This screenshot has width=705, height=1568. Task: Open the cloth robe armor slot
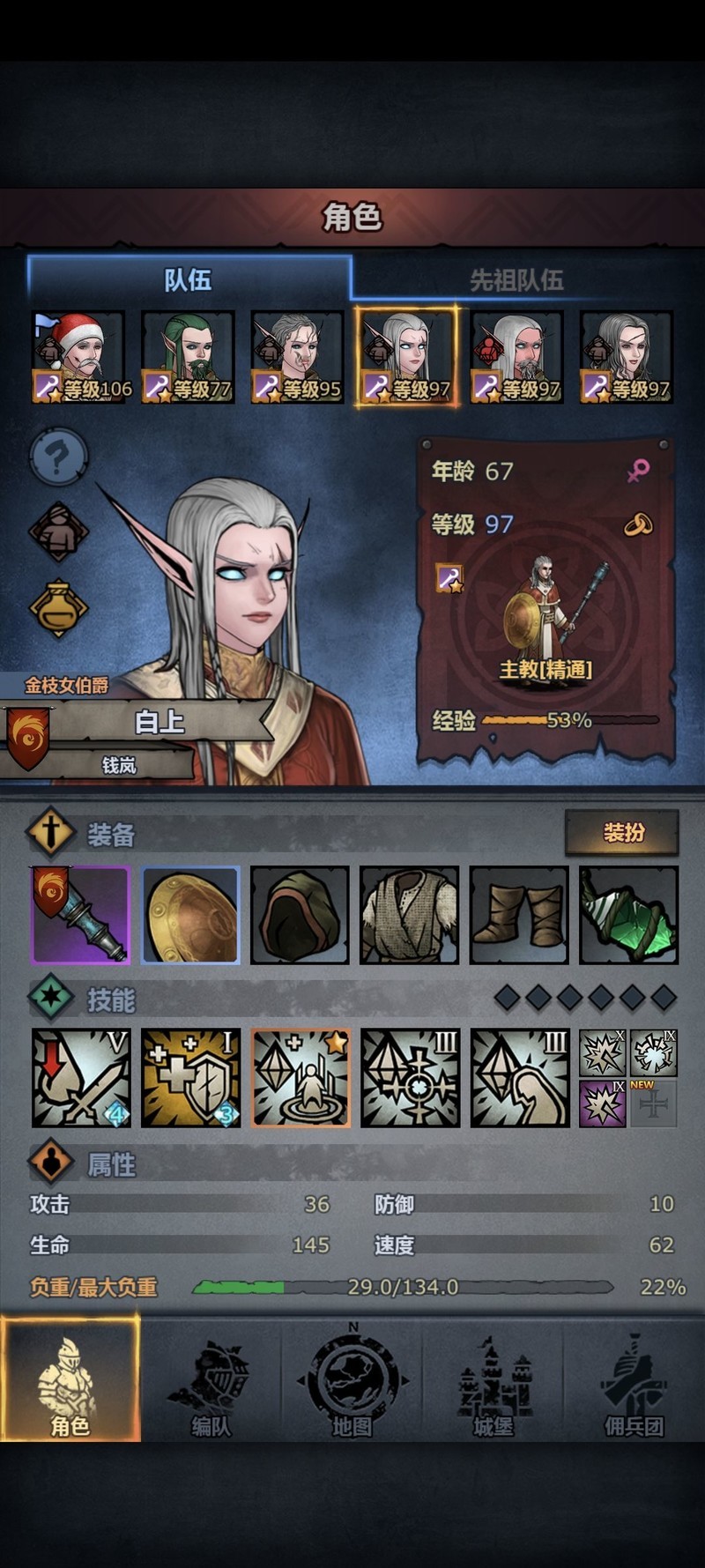[x=409, y=915]
